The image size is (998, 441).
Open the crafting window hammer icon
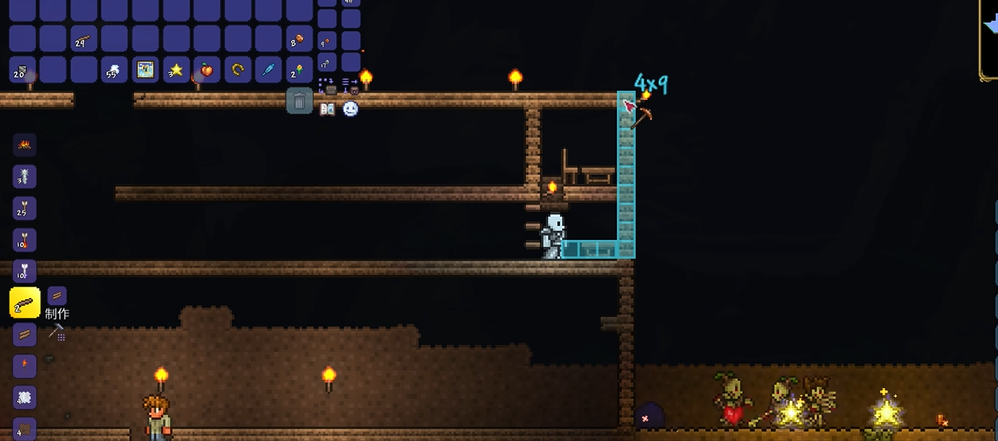(x=57, y=332)
